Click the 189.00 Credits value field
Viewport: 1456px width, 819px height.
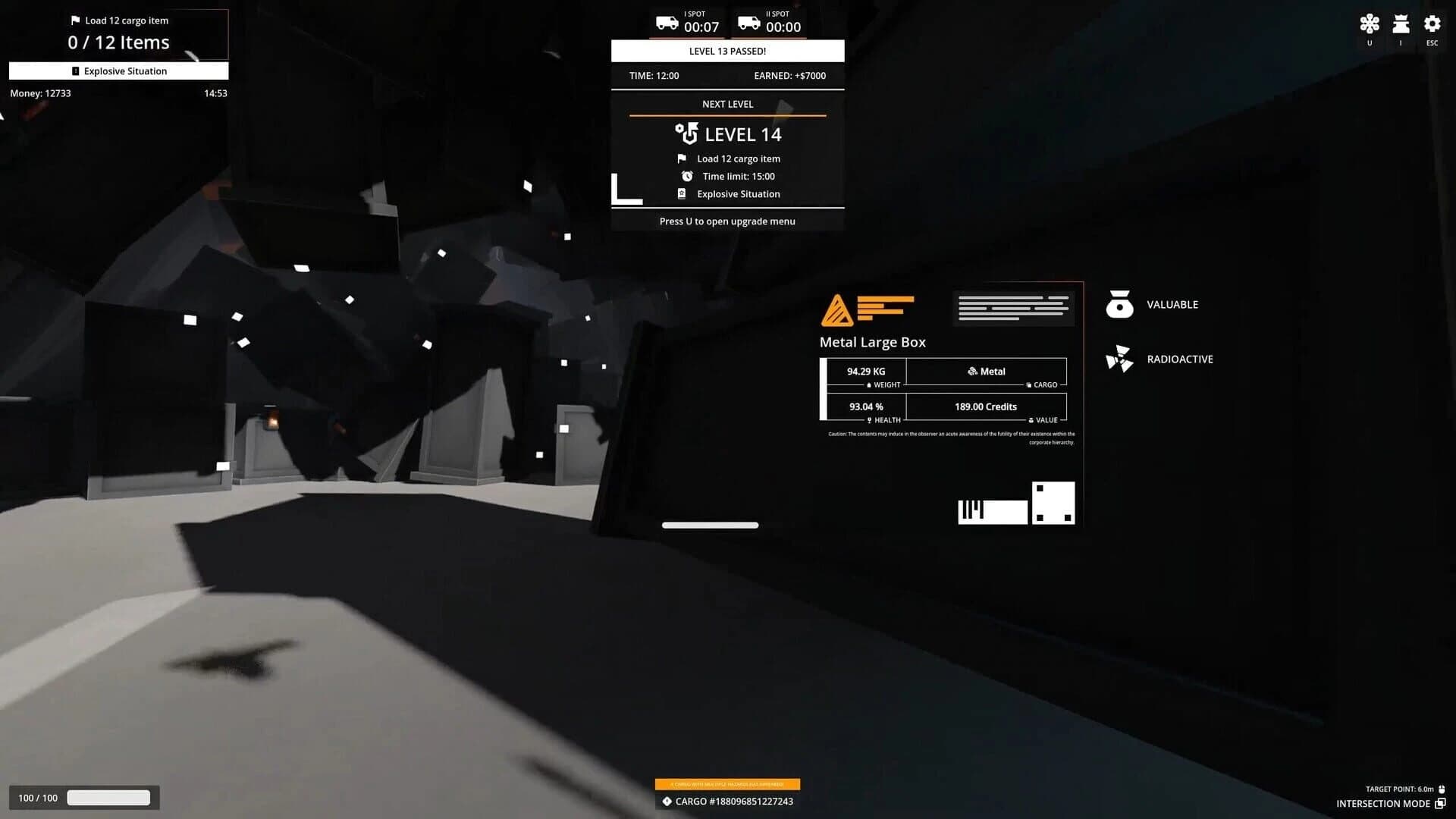pos(985,406)
